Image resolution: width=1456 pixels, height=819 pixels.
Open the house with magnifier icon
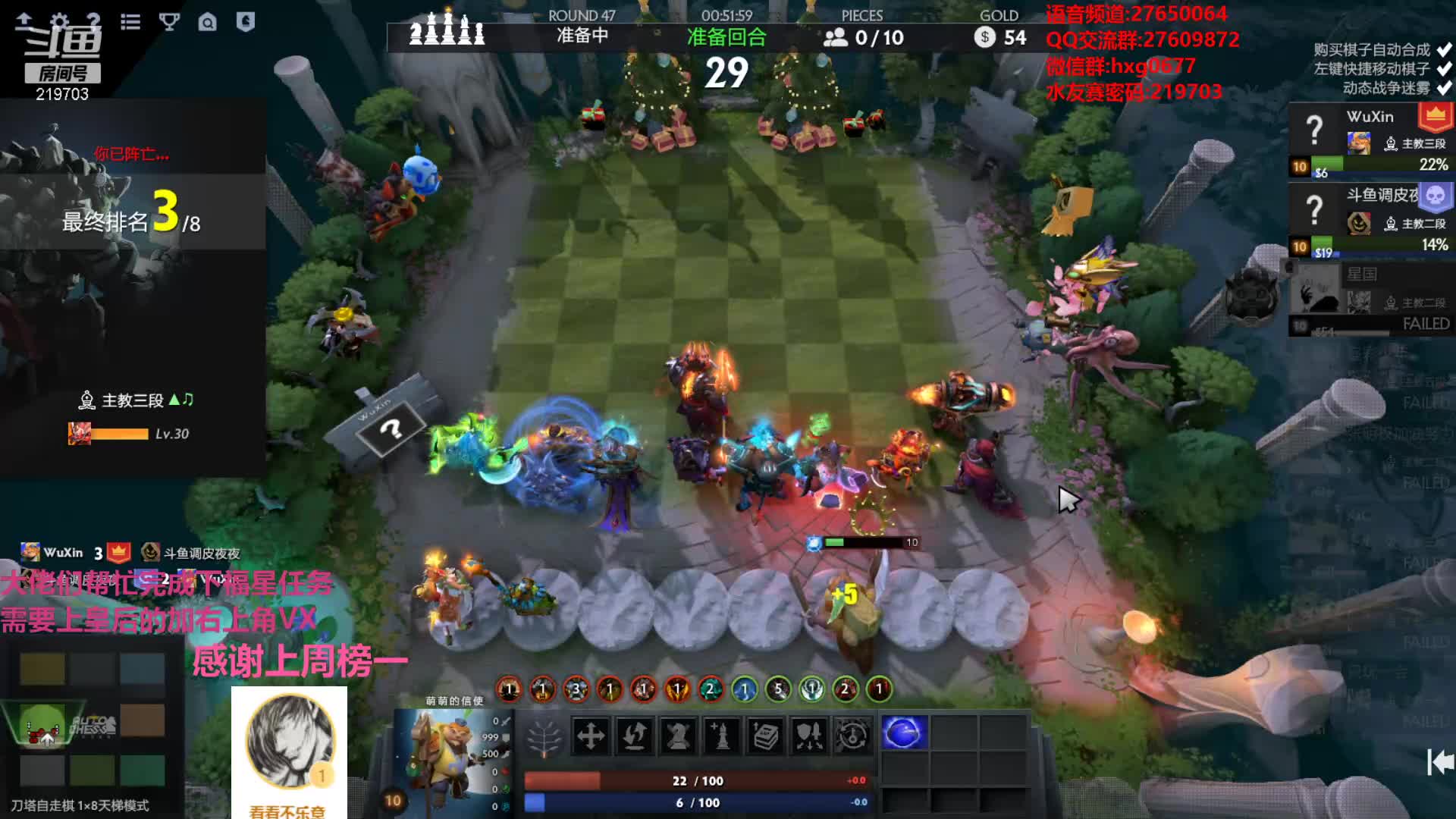(207, 22)
